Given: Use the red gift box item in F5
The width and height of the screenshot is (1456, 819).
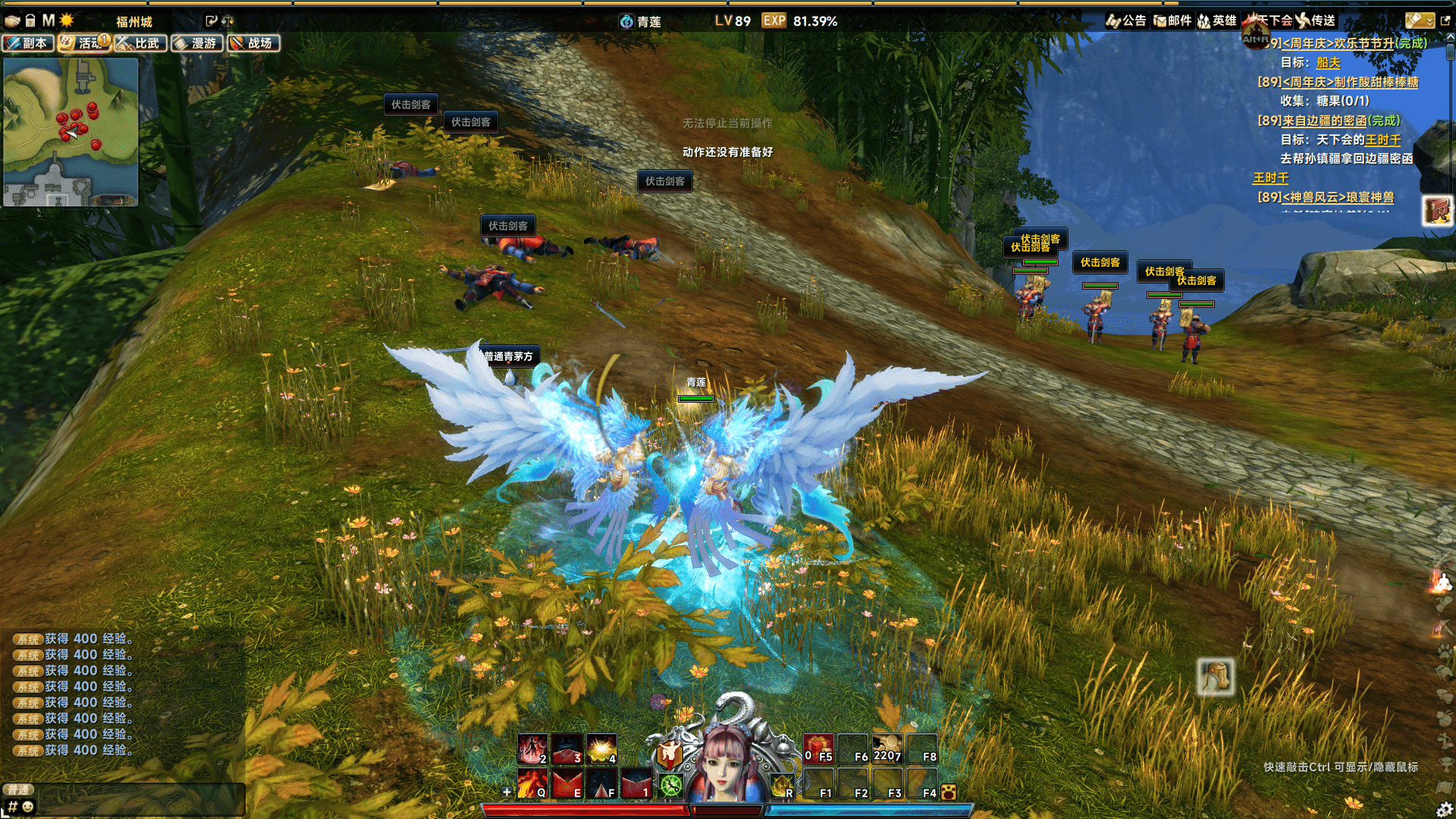Looking at the screenshot, I should pyautogui.click(x=818, y=748).
